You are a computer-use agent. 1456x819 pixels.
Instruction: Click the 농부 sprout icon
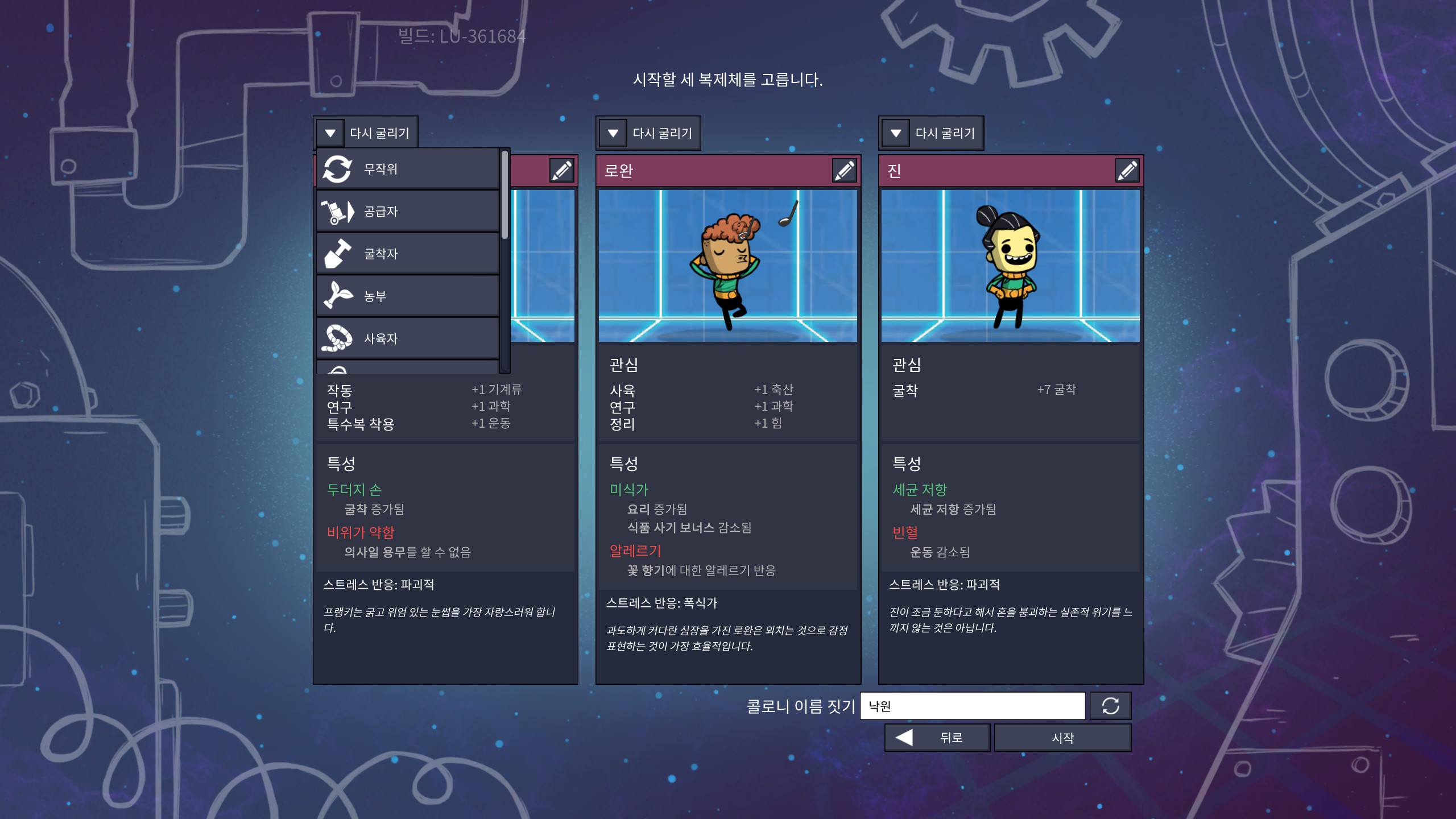click(338, 295)
